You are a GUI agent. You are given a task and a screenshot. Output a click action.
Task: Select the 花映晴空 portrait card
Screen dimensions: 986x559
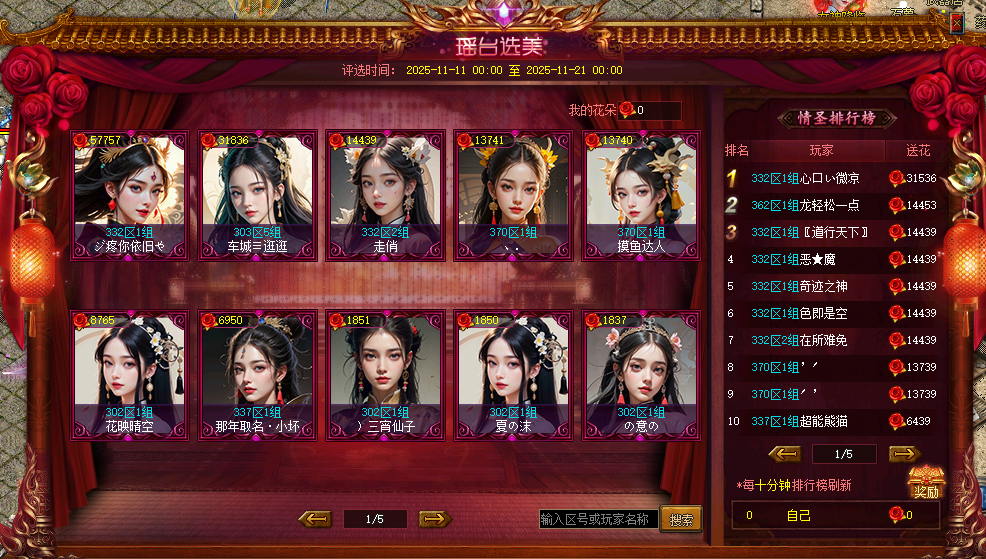(x=129, y=375)
